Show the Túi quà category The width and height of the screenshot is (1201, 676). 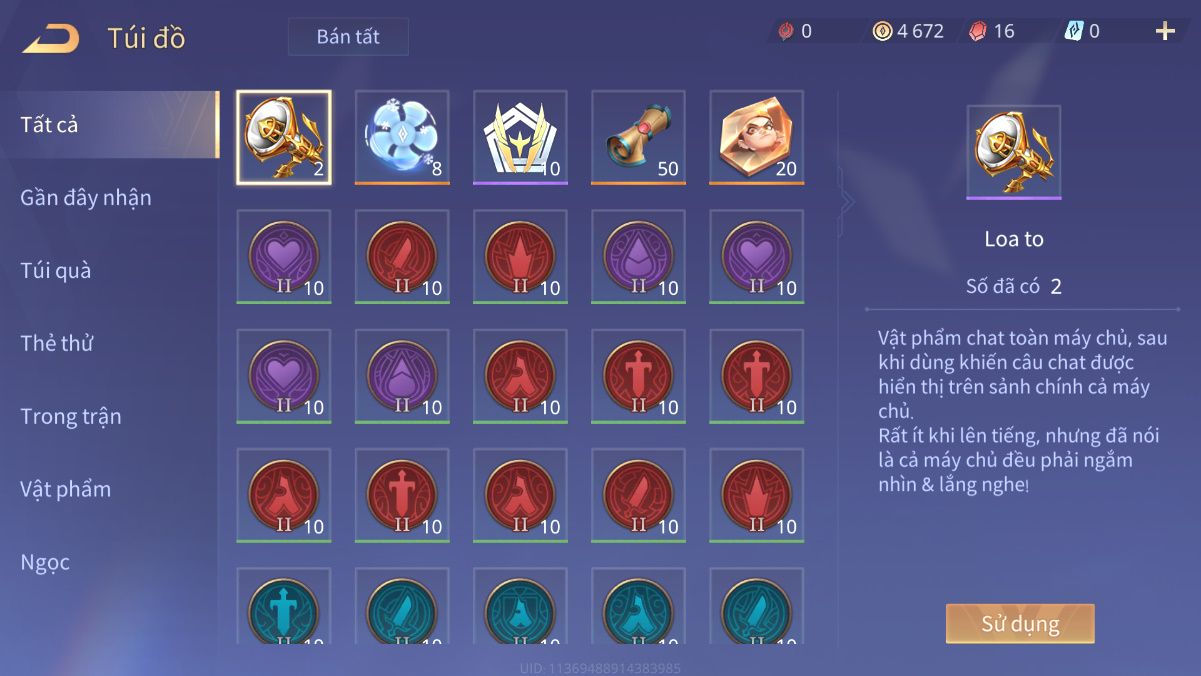coord(56,271)
